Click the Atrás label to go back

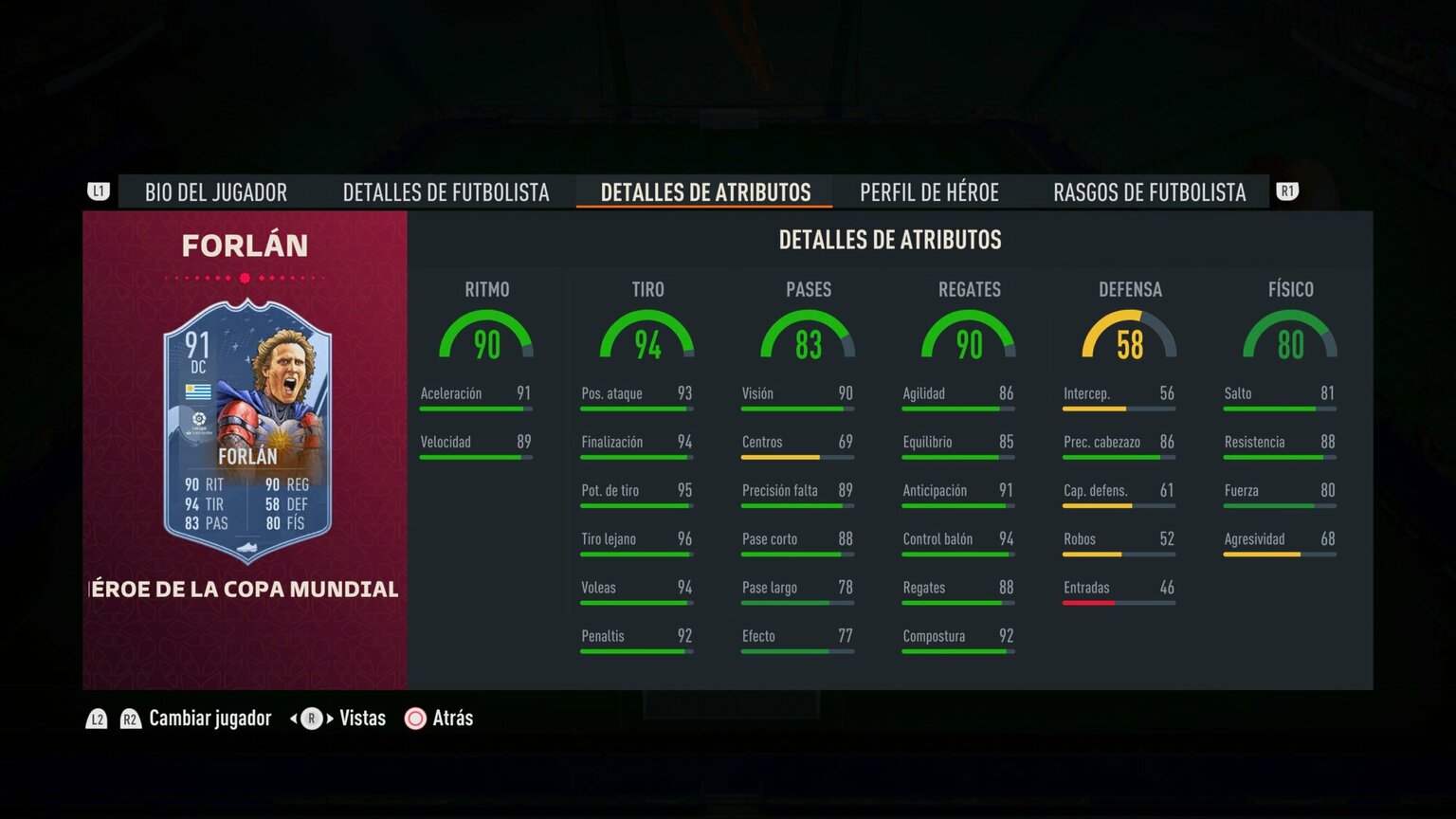click(452, 719)
